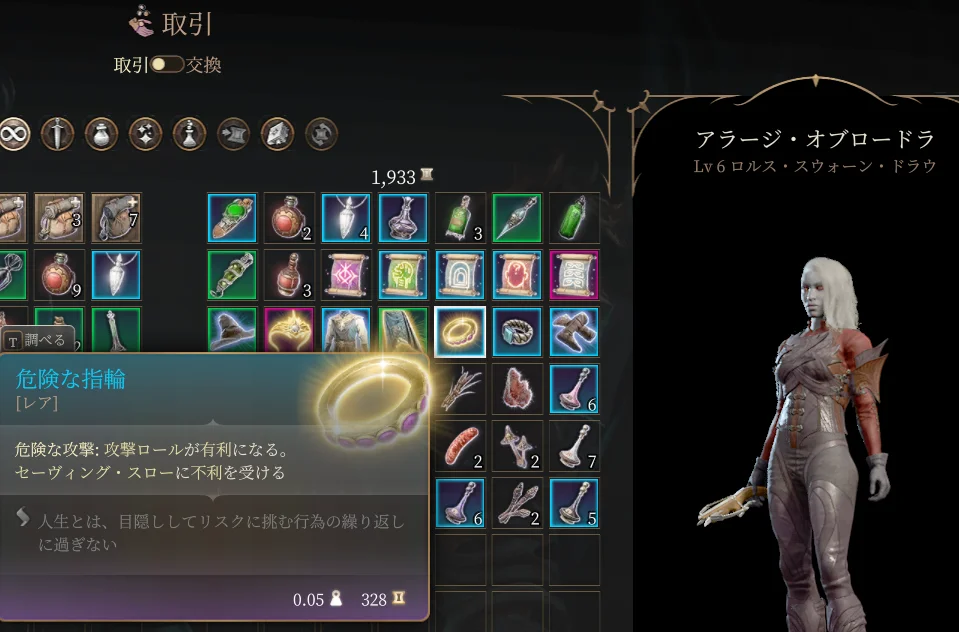
Task: Select the sausage food item stack
Action: [461, 446]
